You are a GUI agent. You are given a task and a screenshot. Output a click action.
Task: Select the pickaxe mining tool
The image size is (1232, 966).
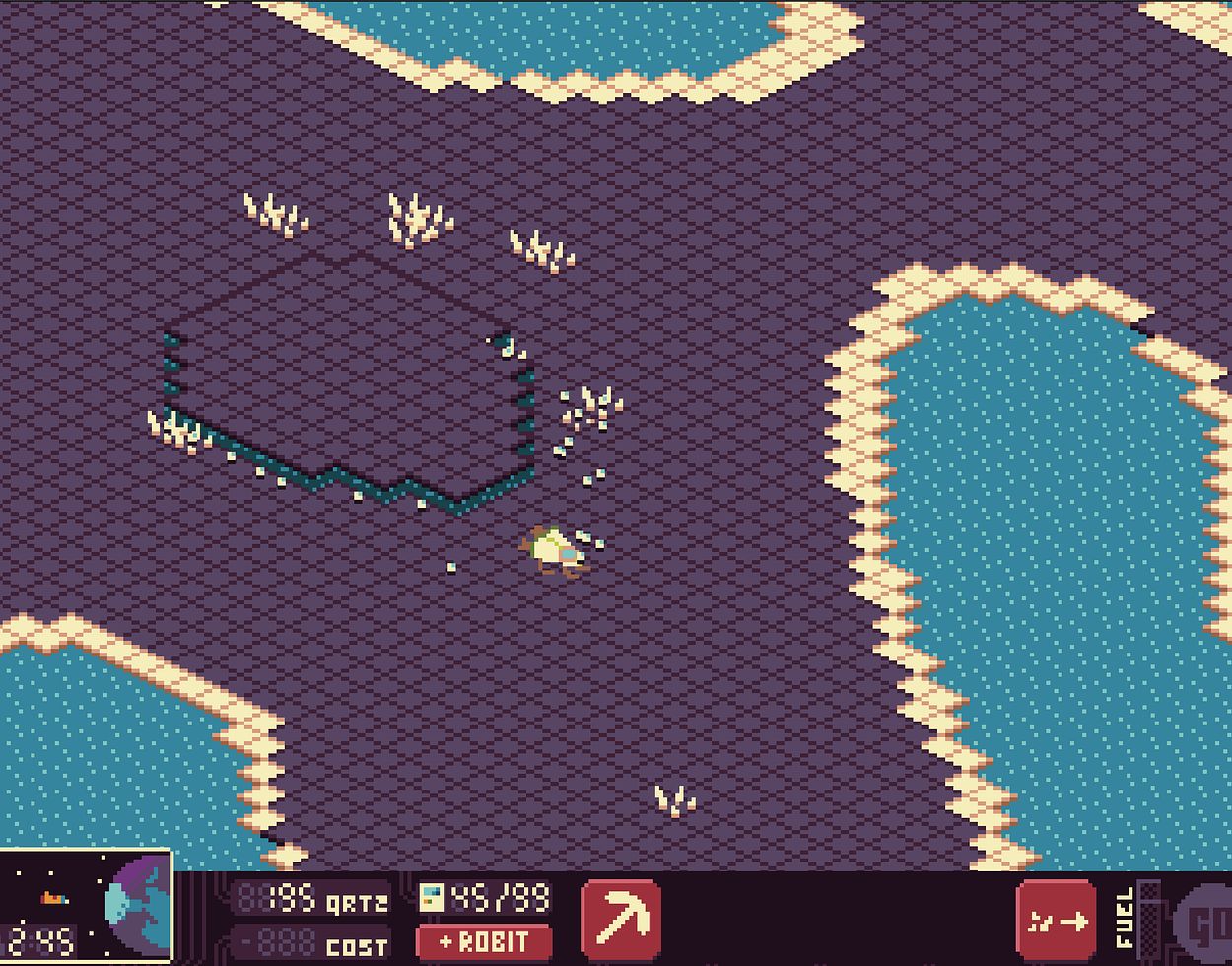tap(621, 919)
